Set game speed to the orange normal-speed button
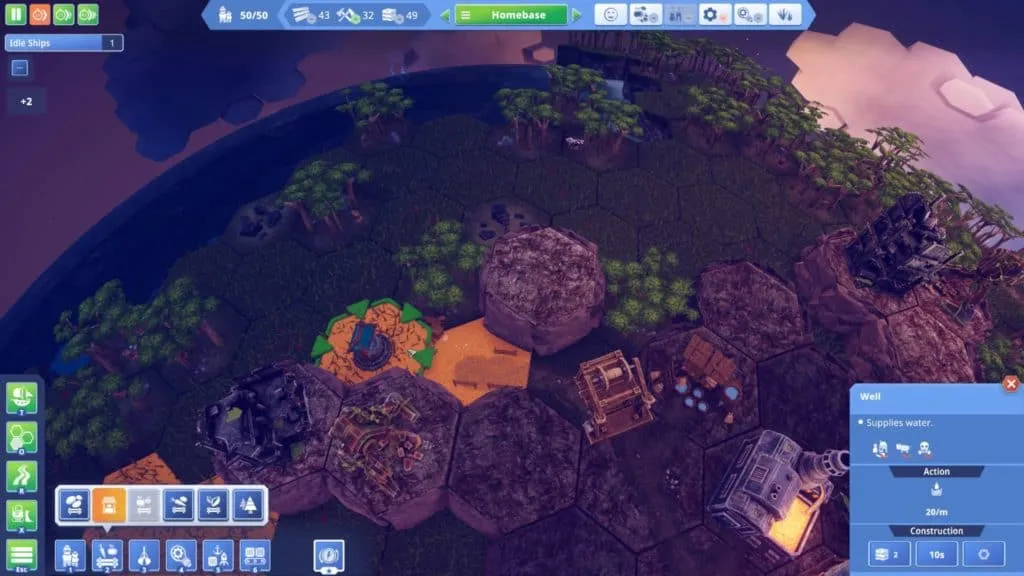 [40, 15]
